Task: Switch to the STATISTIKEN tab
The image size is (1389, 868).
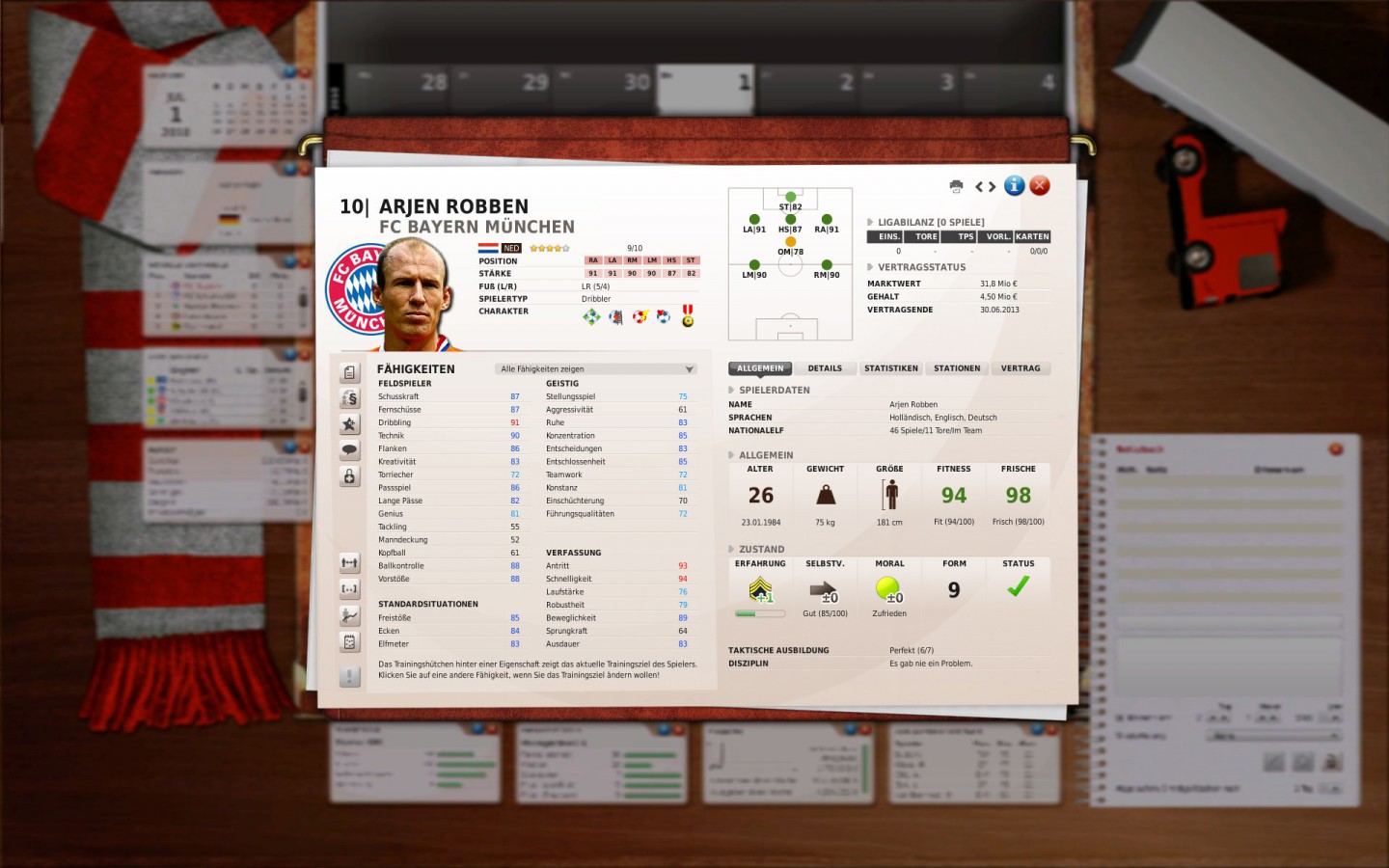Action: [x=890, y=367]
